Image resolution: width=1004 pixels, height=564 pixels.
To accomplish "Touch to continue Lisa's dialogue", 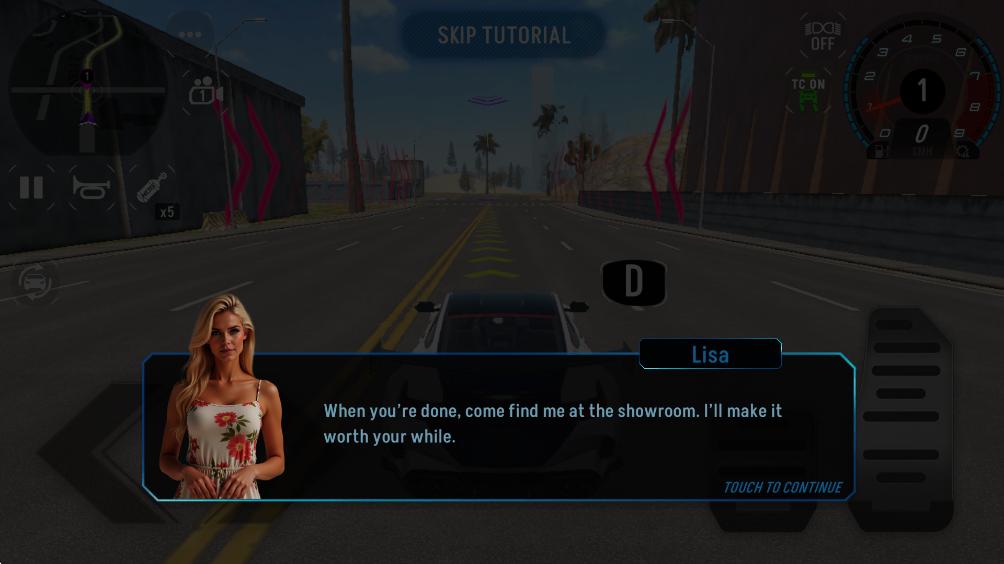I will tap(782, 487).
